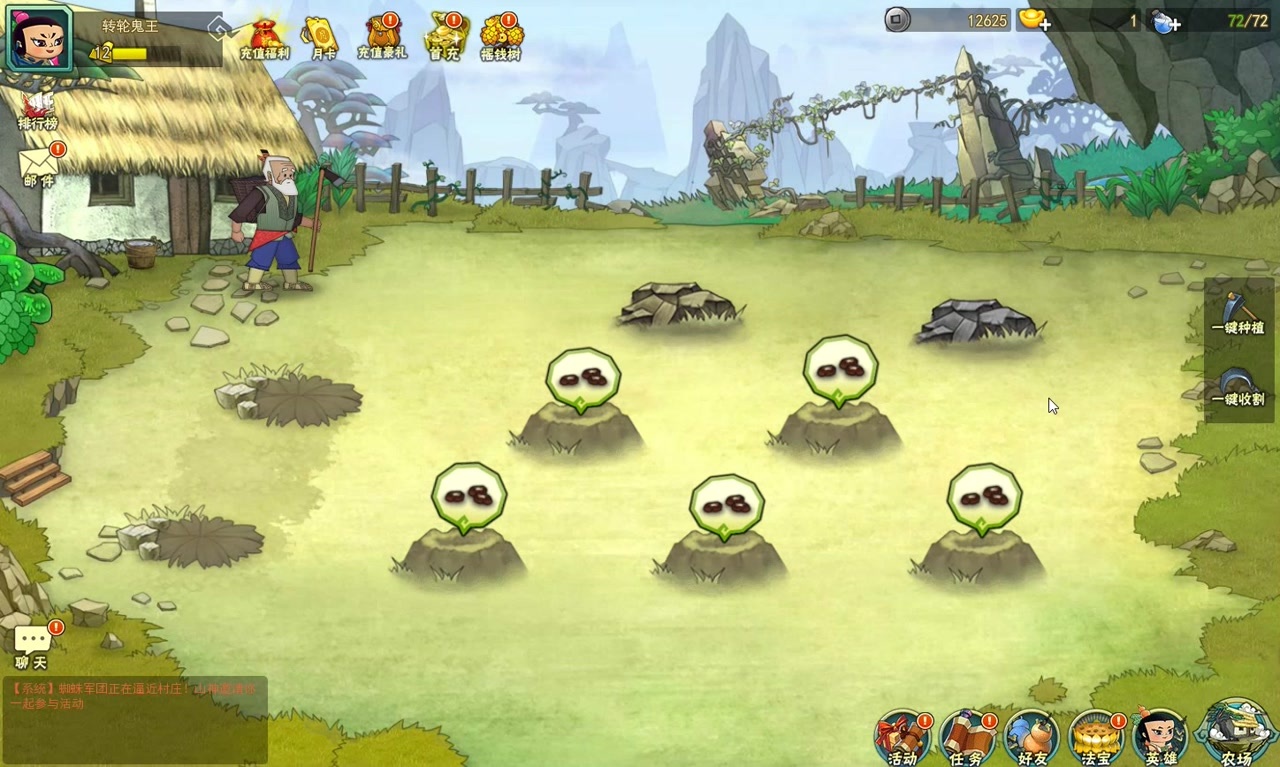The height and width of the screenshot is (767, 1280).
Task: Open the 好友 friends menu
Action: coord(1031,737)
